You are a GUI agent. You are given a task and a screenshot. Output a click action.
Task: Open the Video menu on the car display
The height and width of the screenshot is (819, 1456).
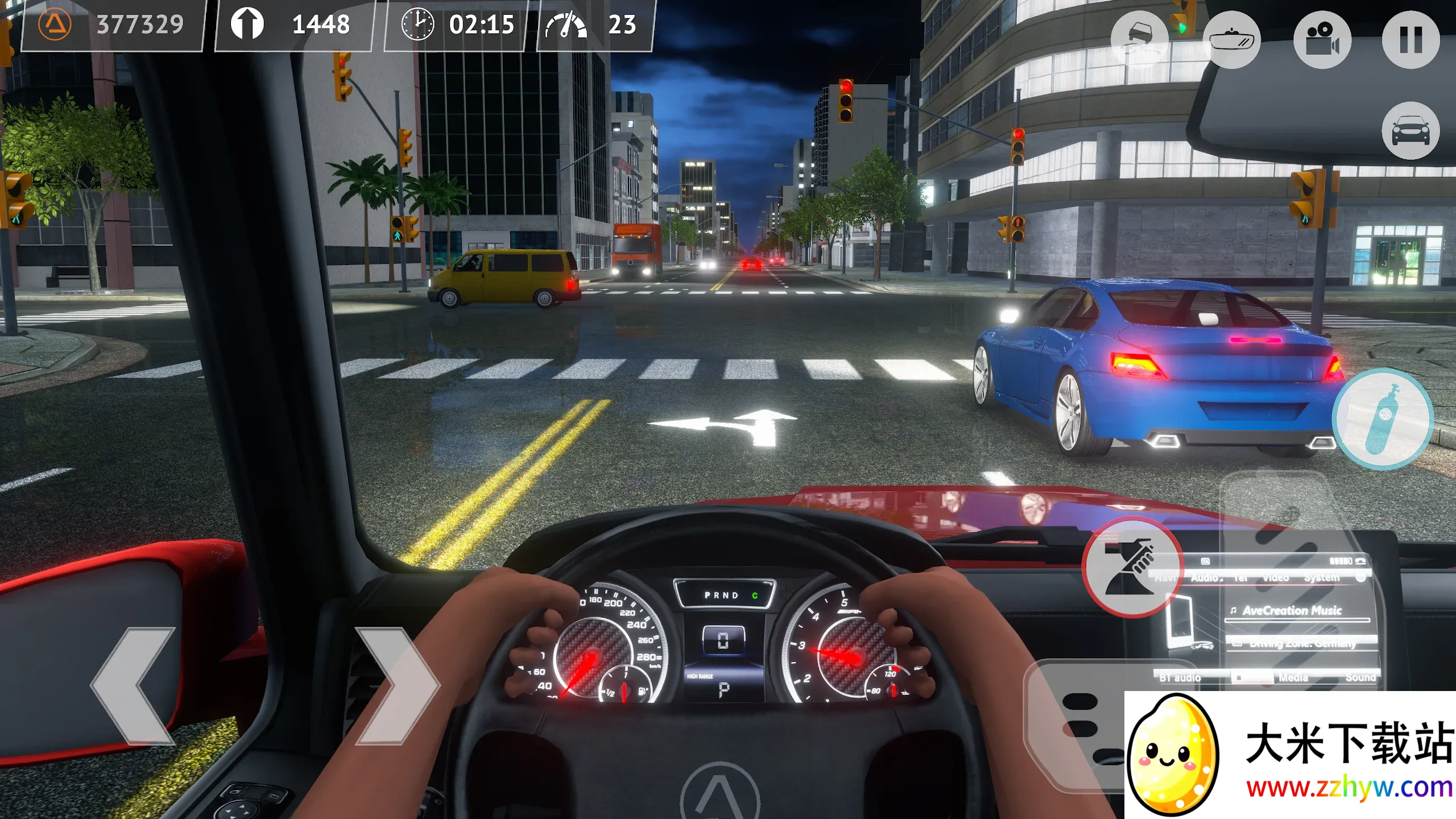[x=1276, y=577]
